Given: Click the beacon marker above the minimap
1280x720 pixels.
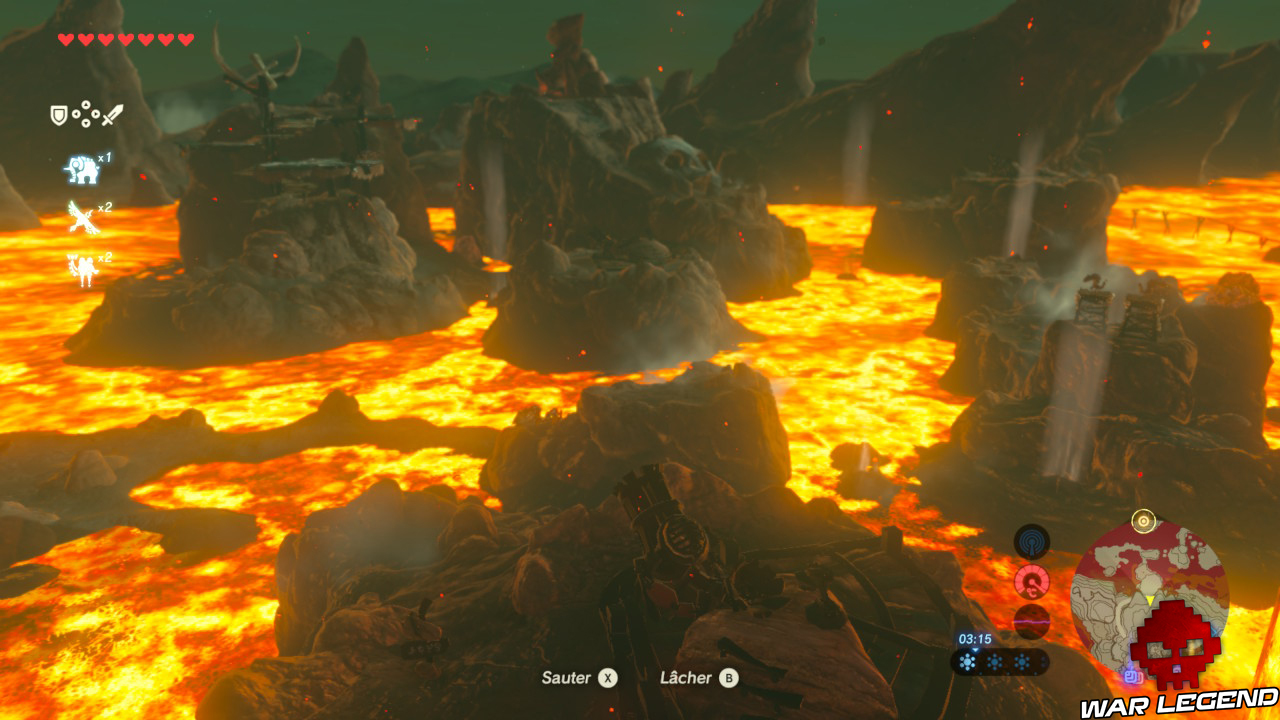Looking at the screenshot, I should 1144,521.
